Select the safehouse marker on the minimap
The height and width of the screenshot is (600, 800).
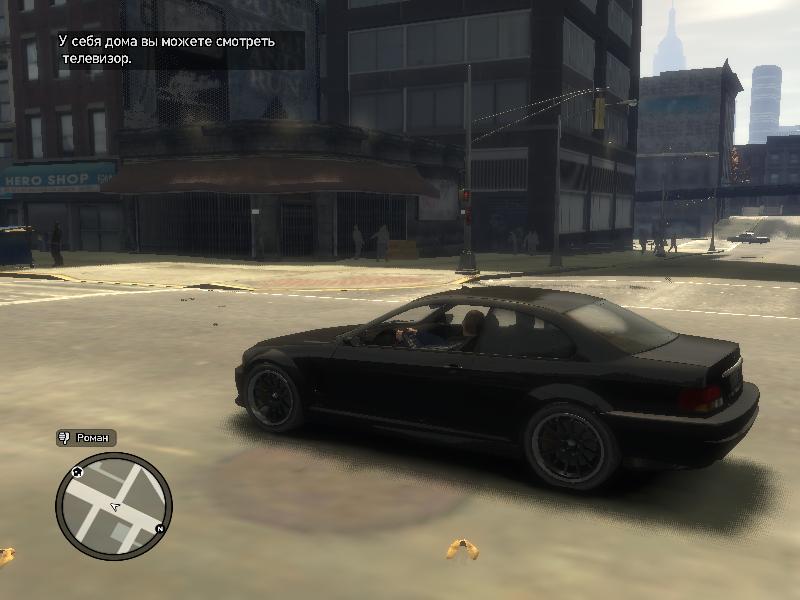point(78,471)
